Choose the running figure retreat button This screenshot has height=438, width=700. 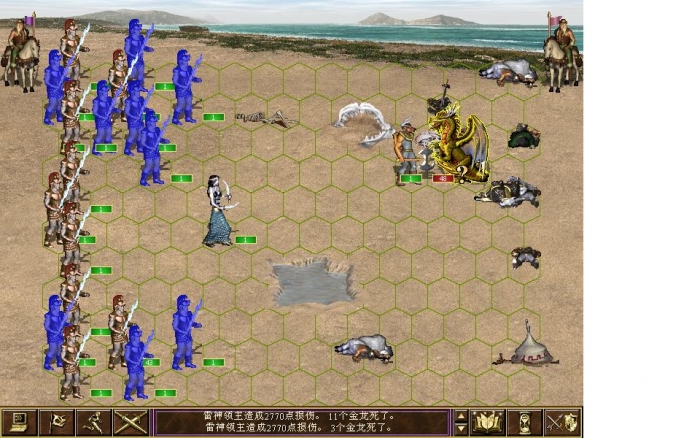pos(93,422)
